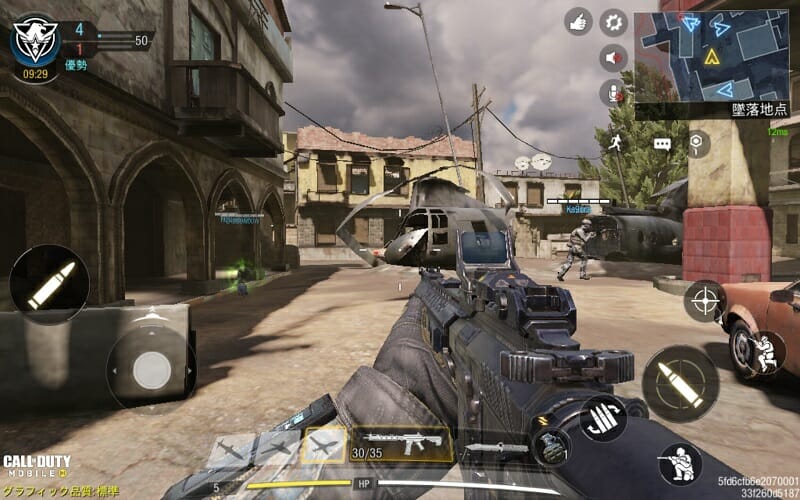Select the highlighted yellow scorestreak slot
This screenshot has height=500, width=800.
click(x=323, y=445)
